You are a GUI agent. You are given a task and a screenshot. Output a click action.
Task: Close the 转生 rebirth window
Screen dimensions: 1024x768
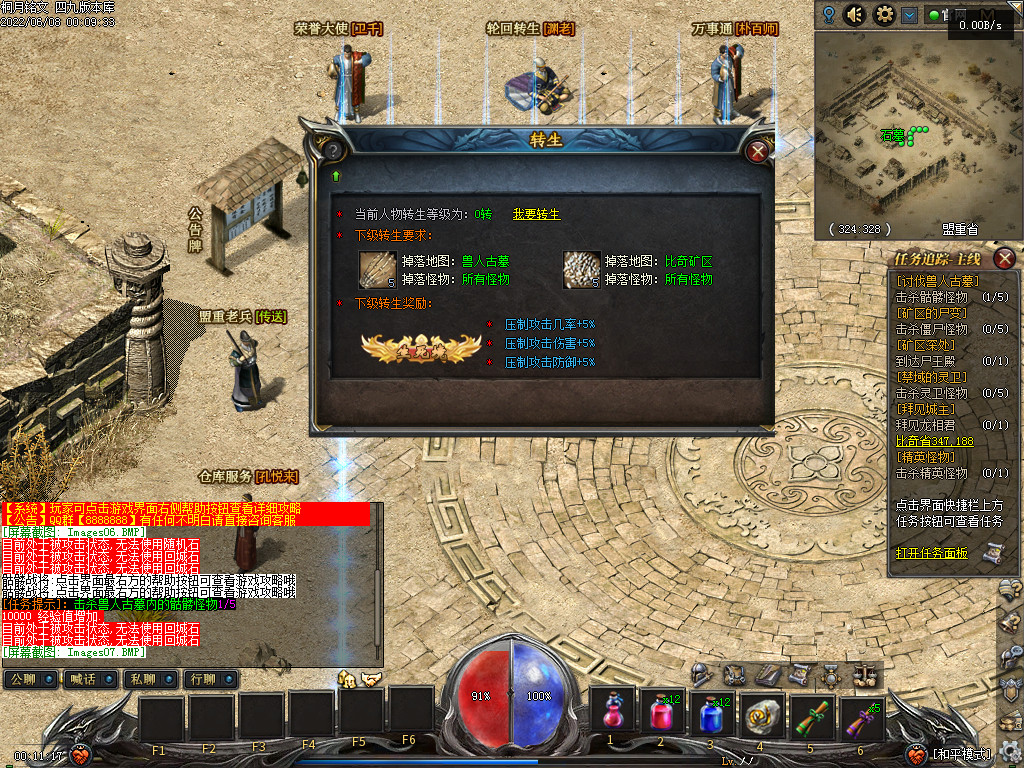click(x=758, y=152)
